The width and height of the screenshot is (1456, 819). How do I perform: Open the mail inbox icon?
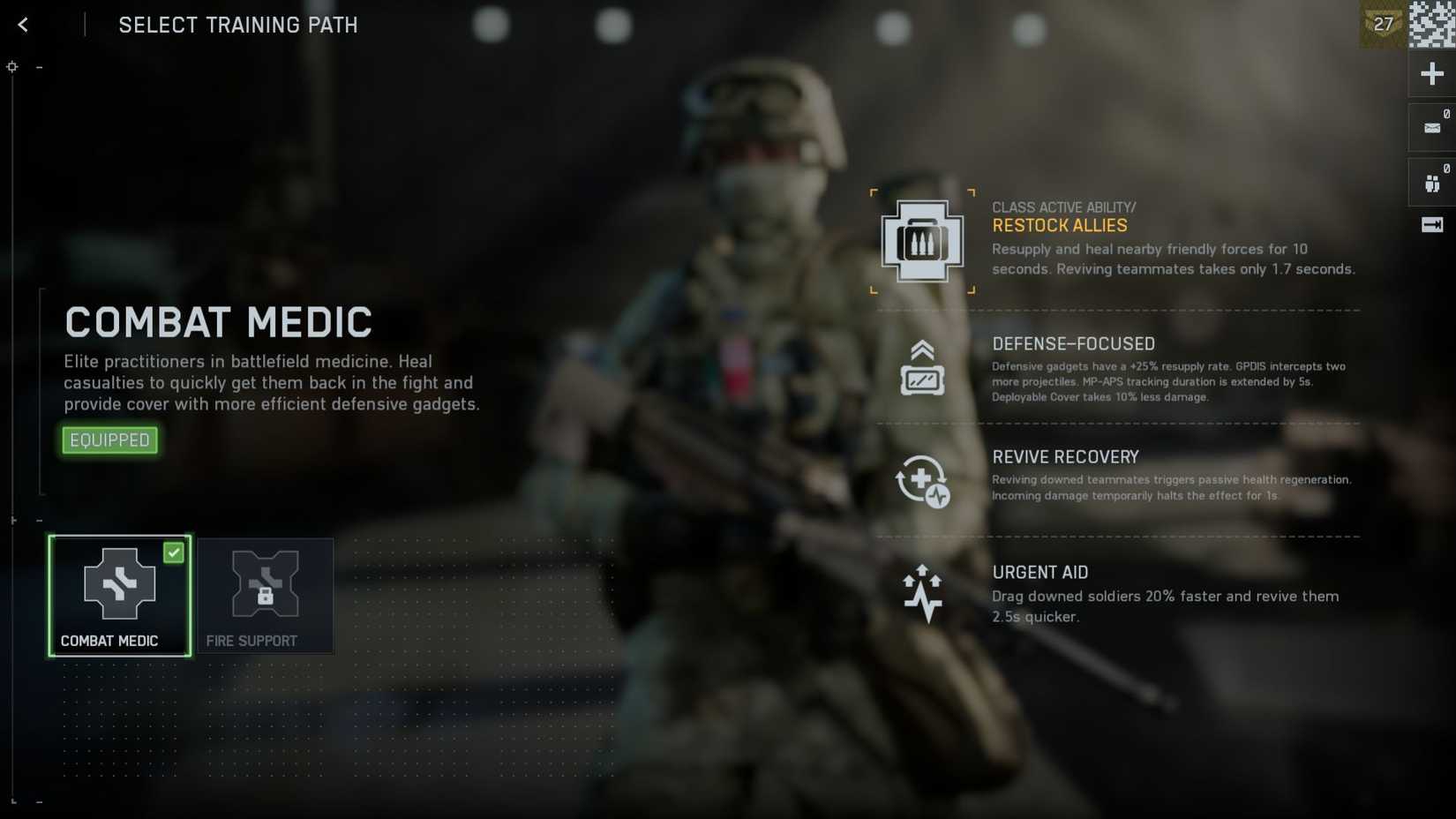[x=1430, y=126]
